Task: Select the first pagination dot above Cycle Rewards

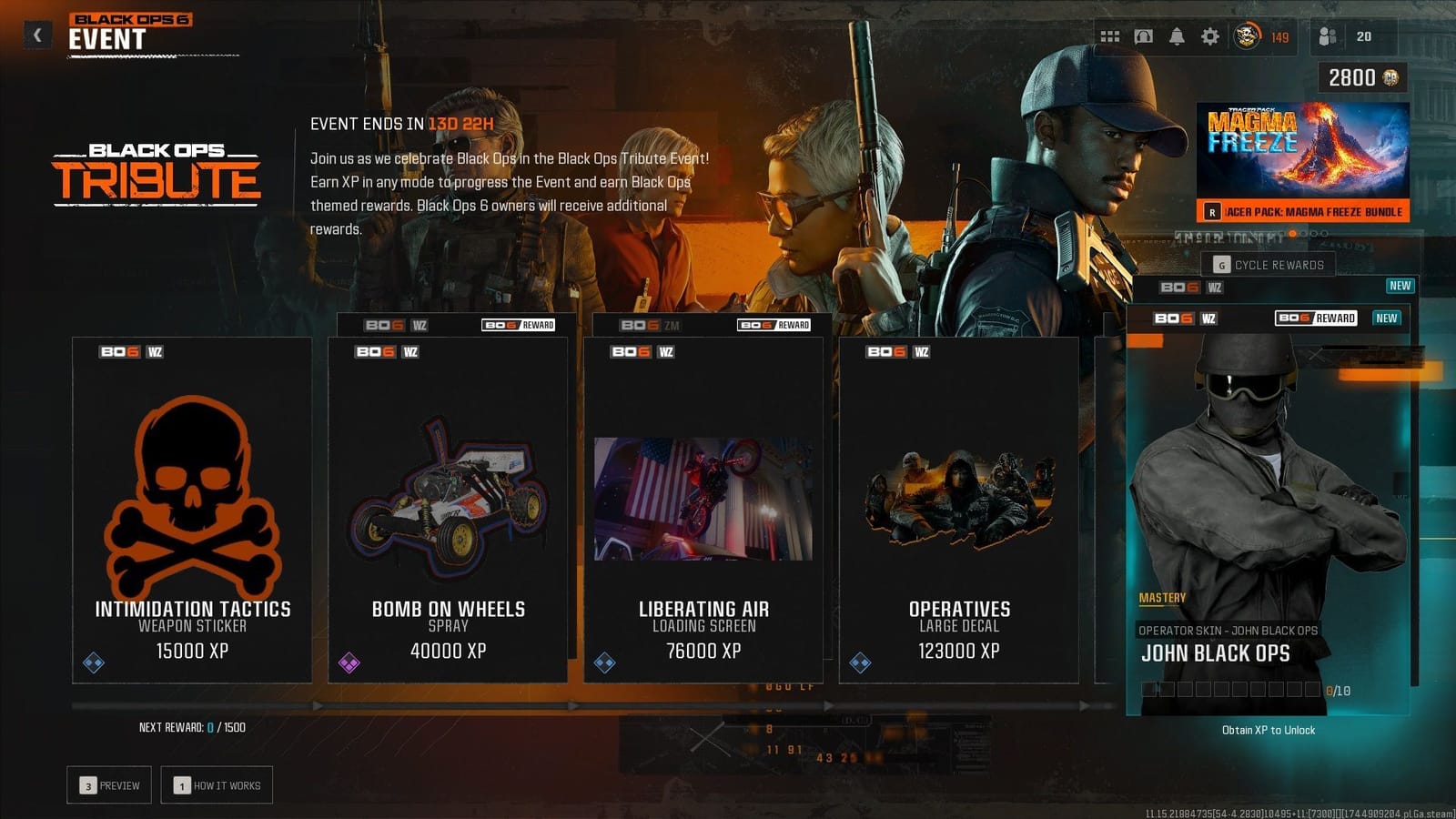Action: pos(1290,235)
